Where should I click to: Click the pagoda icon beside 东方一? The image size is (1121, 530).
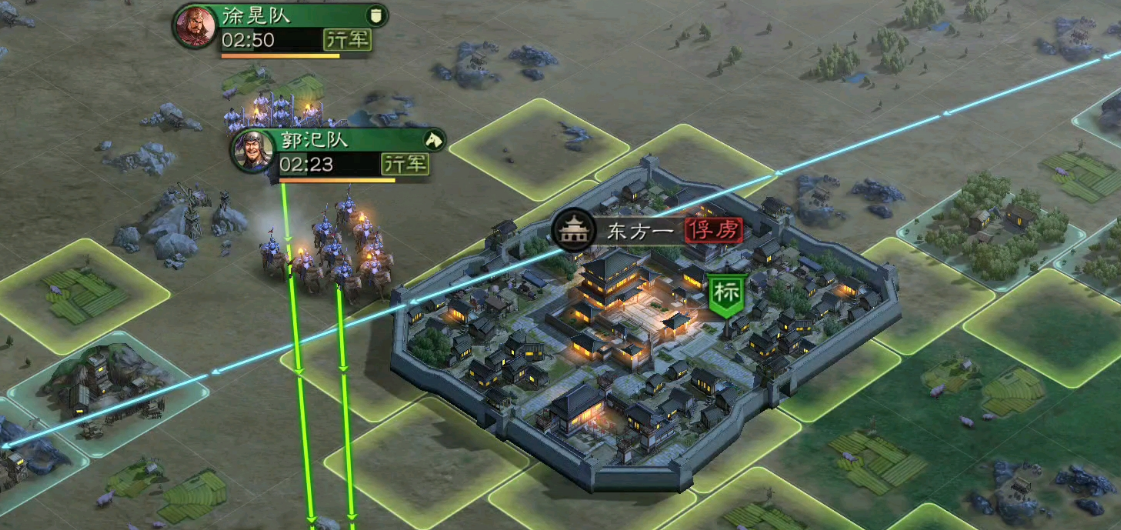(x=574, y=231)
